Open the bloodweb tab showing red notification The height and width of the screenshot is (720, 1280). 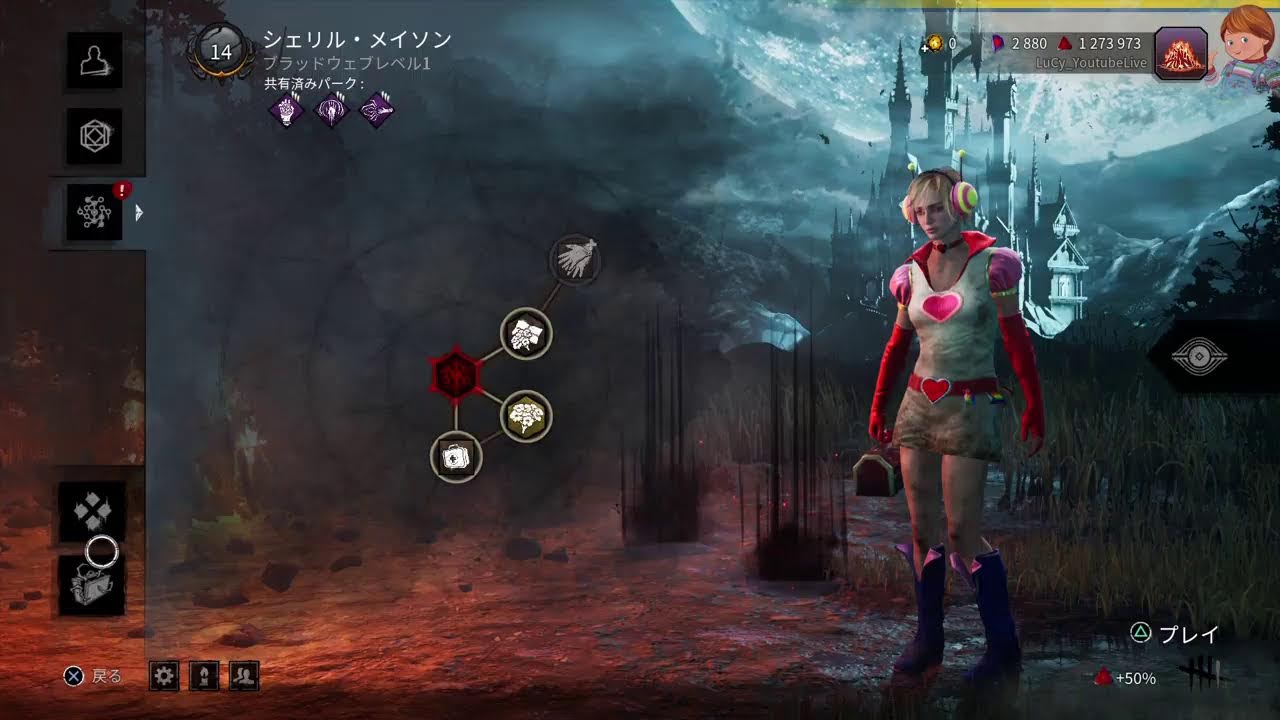pyautogui.click(x=94, y=212)
